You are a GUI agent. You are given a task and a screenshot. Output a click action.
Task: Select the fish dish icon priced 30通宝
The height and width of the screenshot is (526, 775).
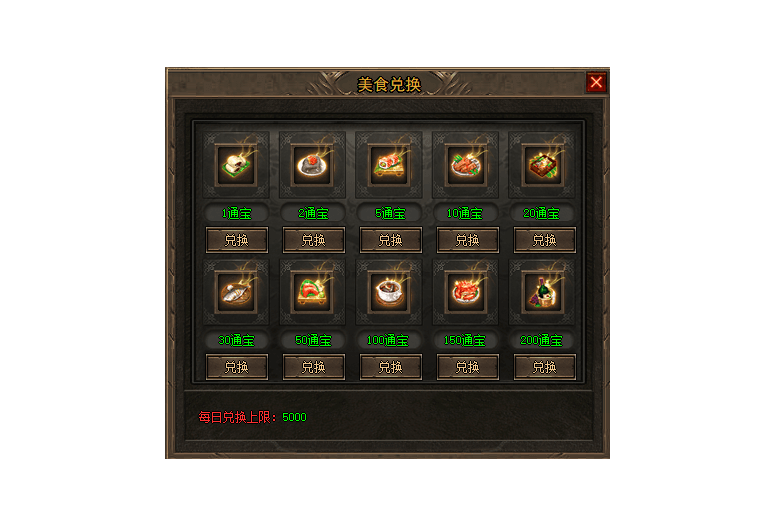pyautogui.click(x=236, y=292)
